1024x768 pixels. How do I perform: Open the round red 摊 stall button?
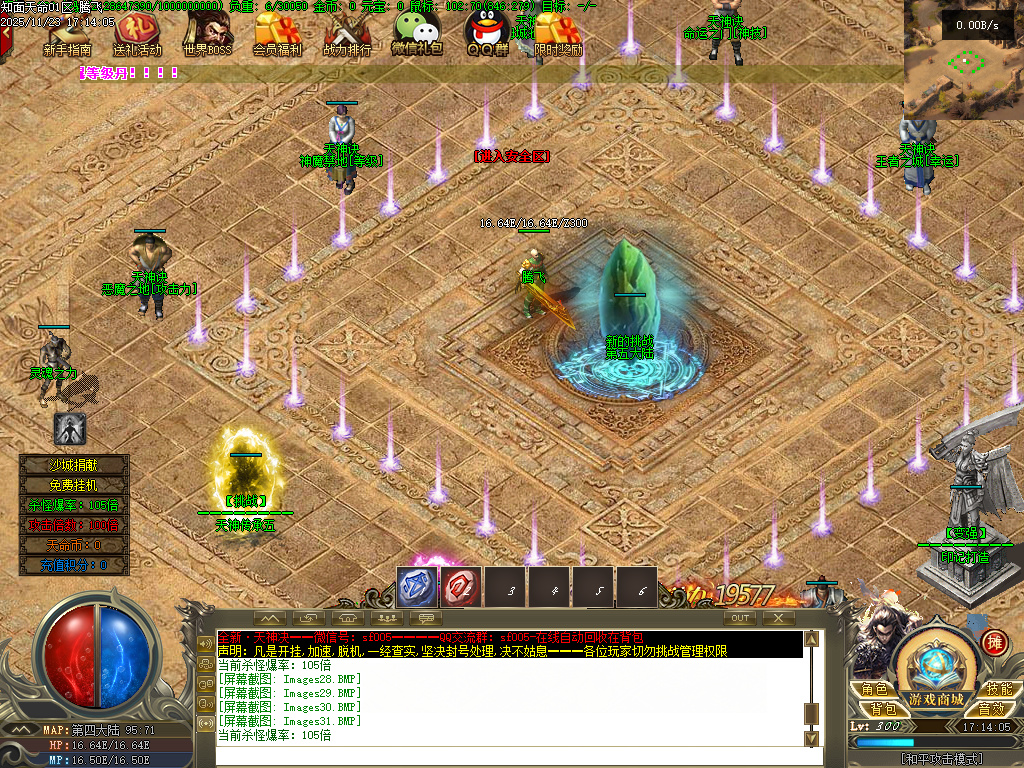[x=994, y=641]
